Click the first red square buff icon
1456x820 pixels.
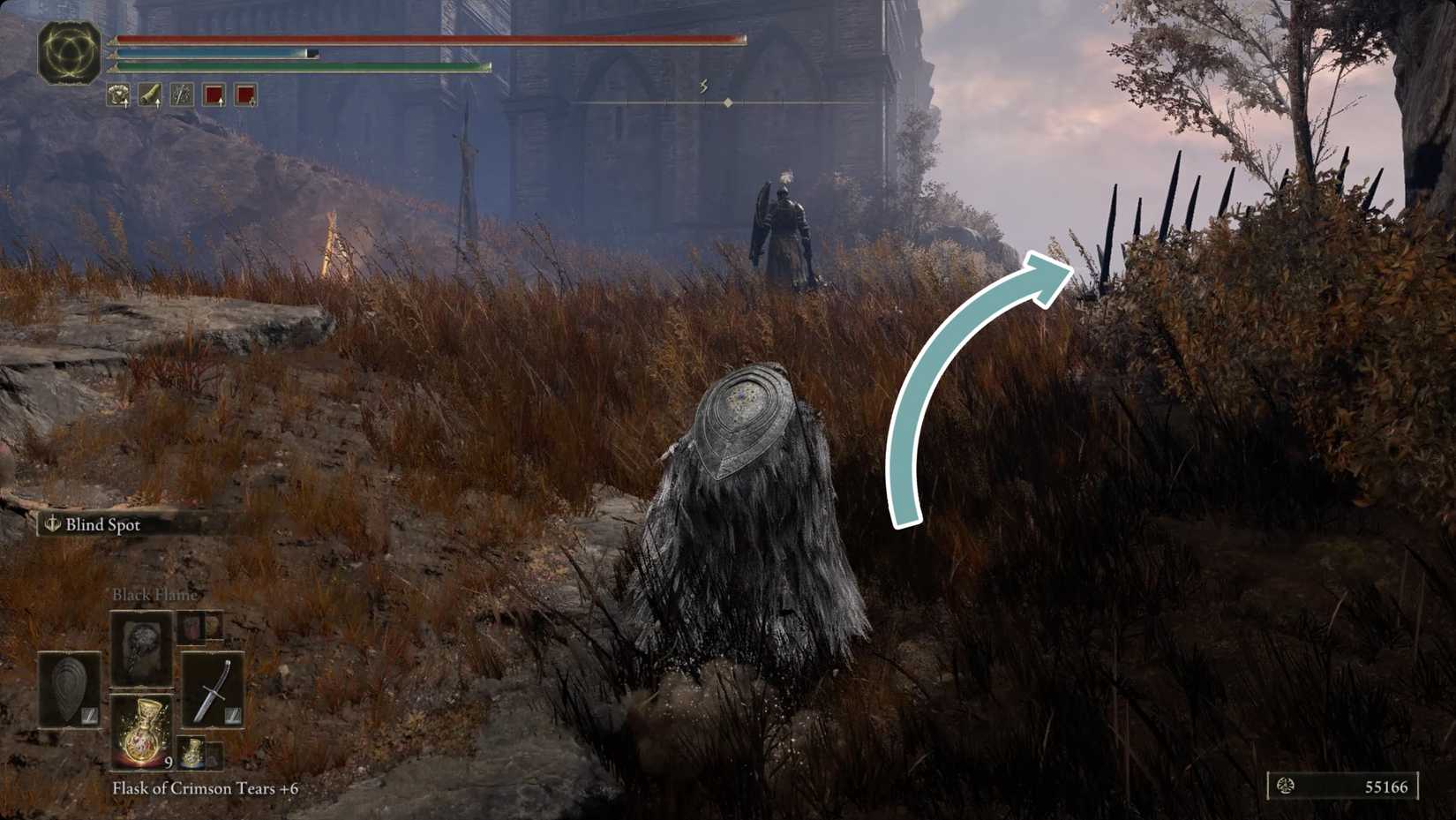point(214,94)
